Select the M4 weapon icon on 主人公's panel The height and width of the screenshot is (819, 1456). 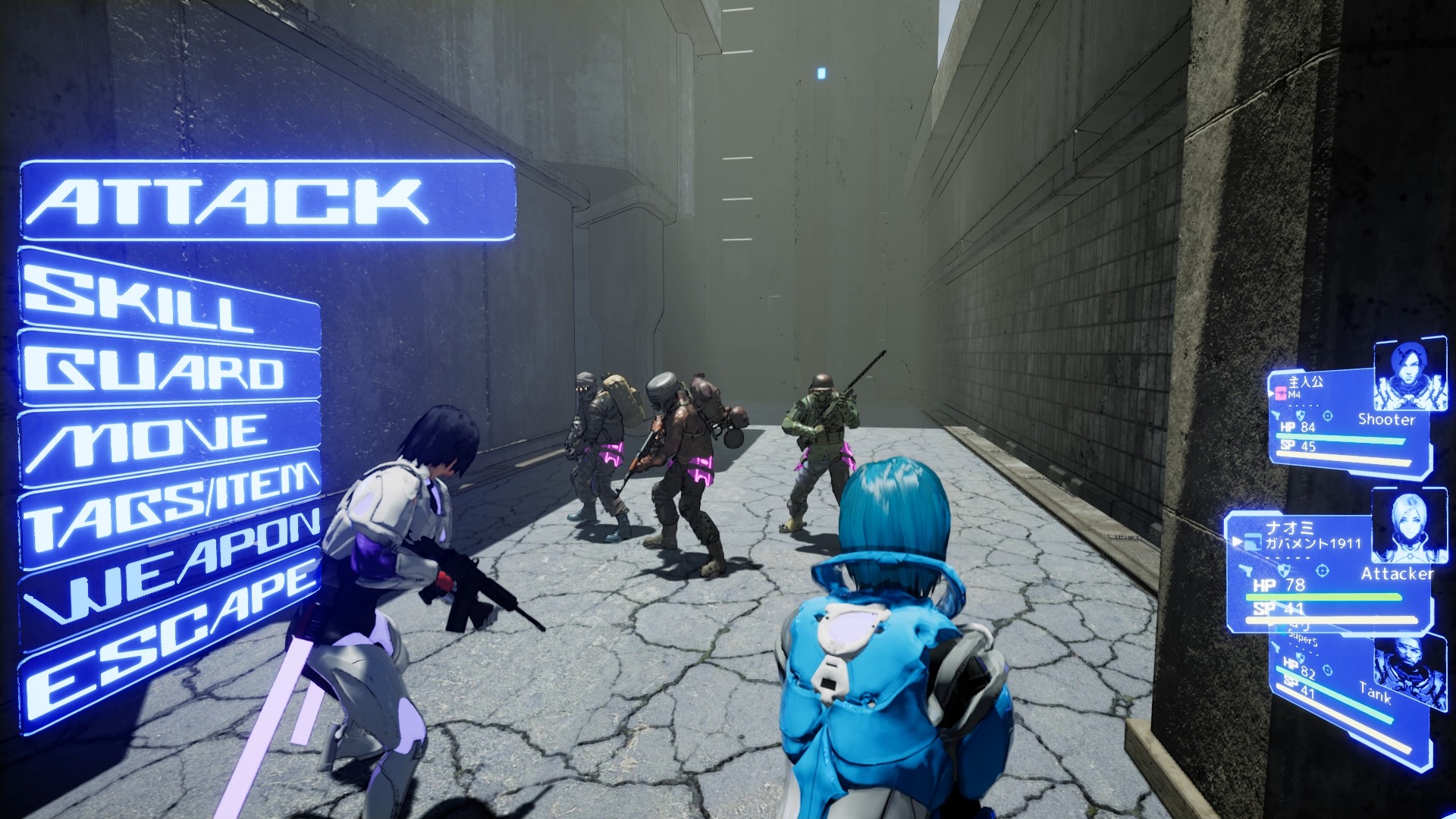[1282, 393]
